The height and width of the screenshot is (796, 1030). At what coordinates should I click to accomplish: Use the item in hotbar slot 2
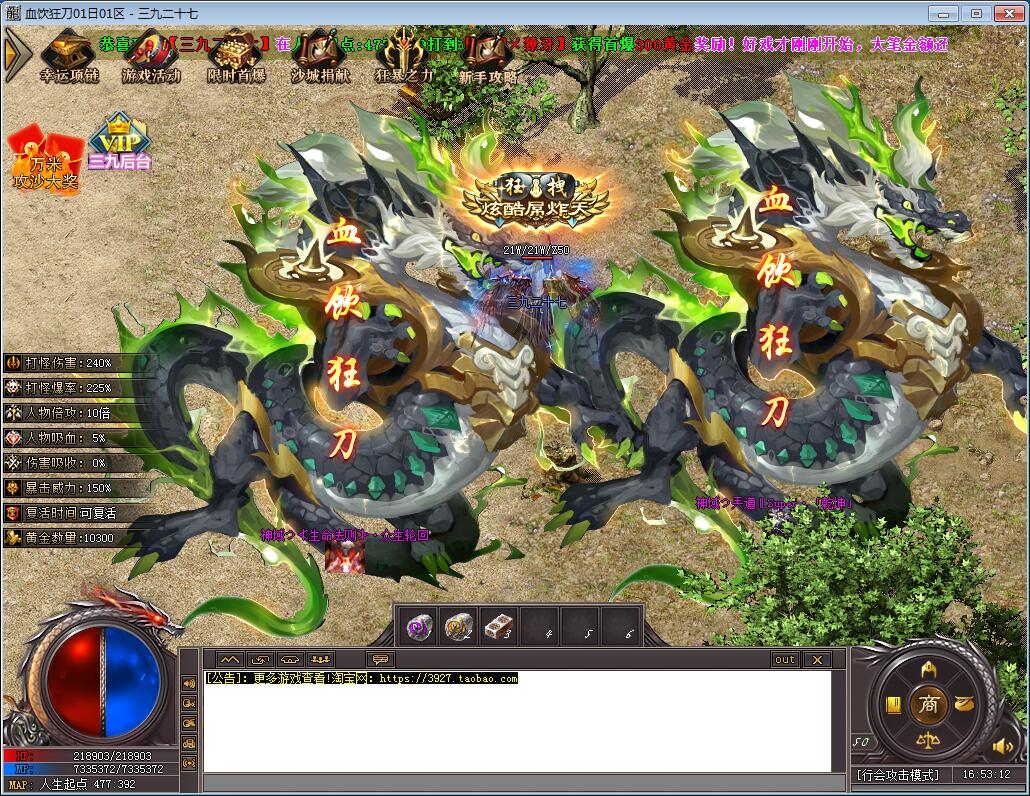[459, 627]
